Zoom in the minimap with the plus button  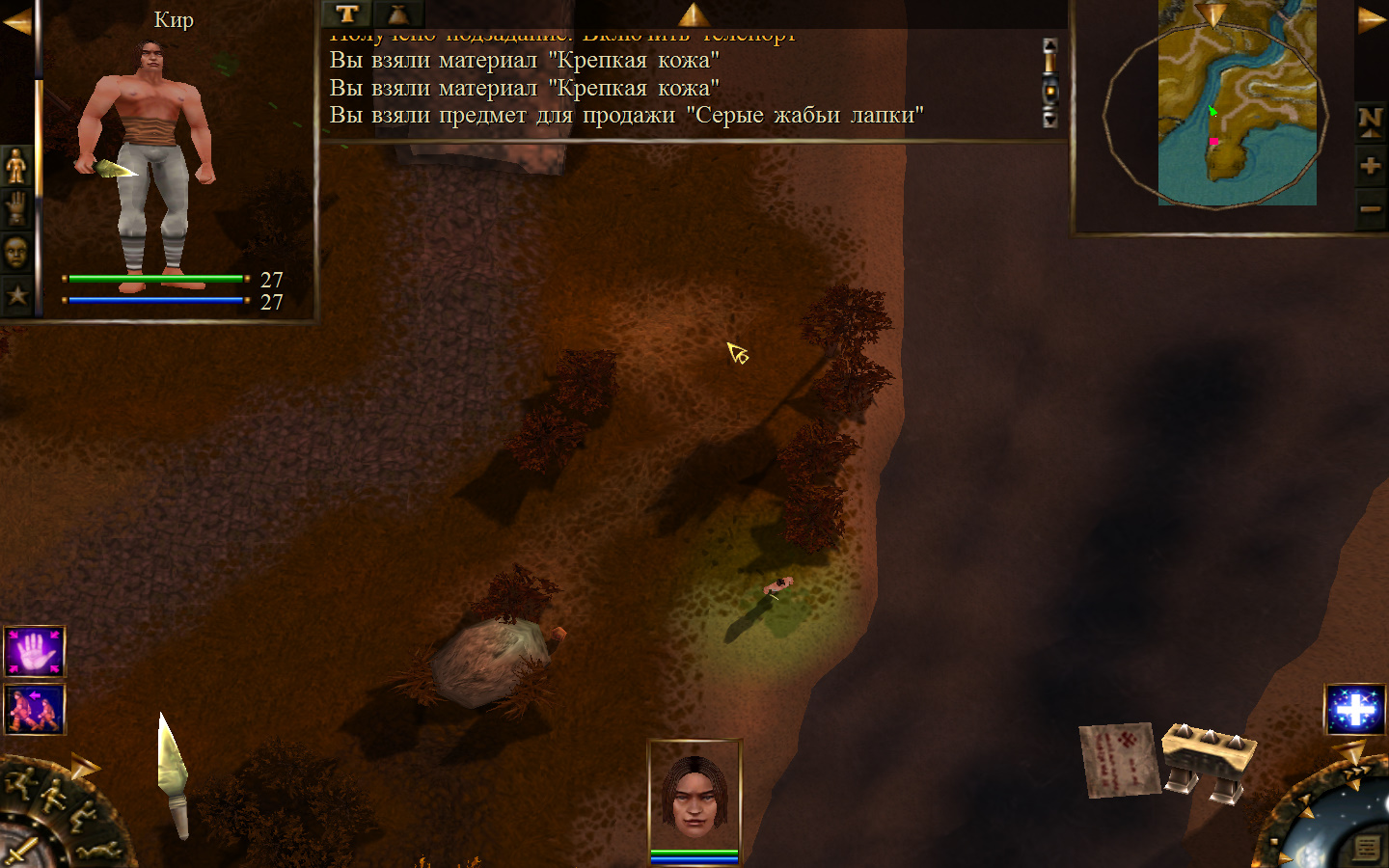1370,166
